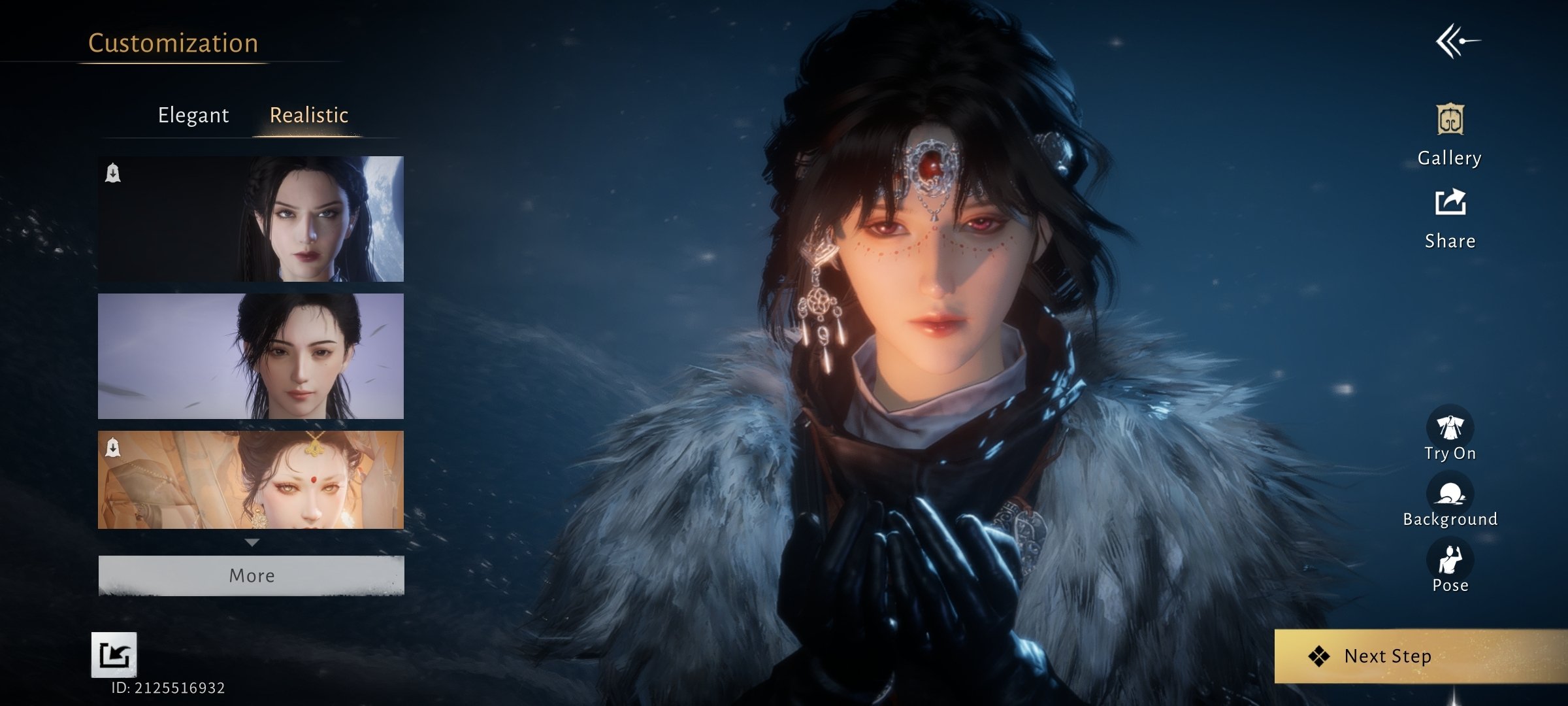1568x706 pixels.
Task: Open the Gallery
Action: (x=1450, y=135)
